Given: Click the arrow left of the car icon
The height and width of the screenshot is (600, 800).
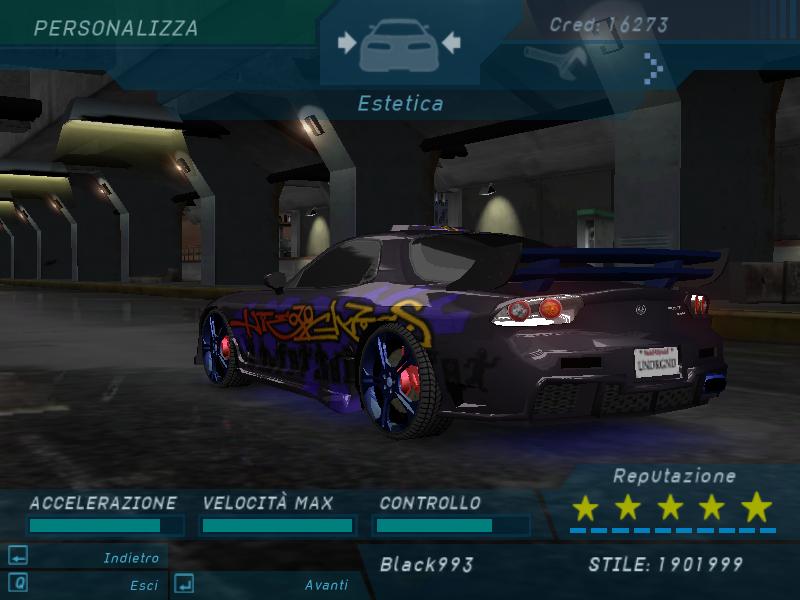Looking at the screenshot, I should coord(347,42).
